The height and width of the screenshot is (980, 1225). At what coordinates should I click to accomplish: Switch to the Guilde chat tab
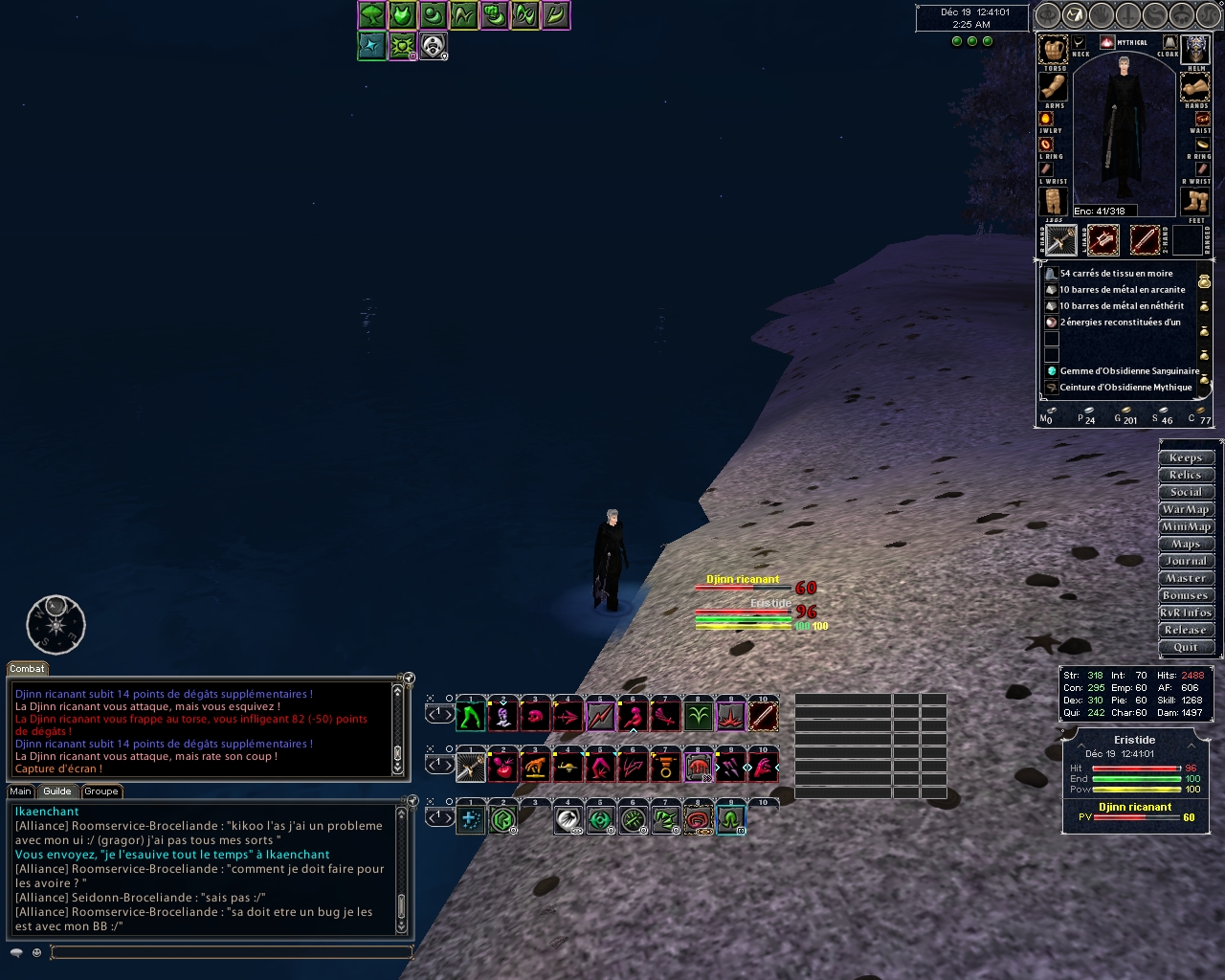coord(56,791)
